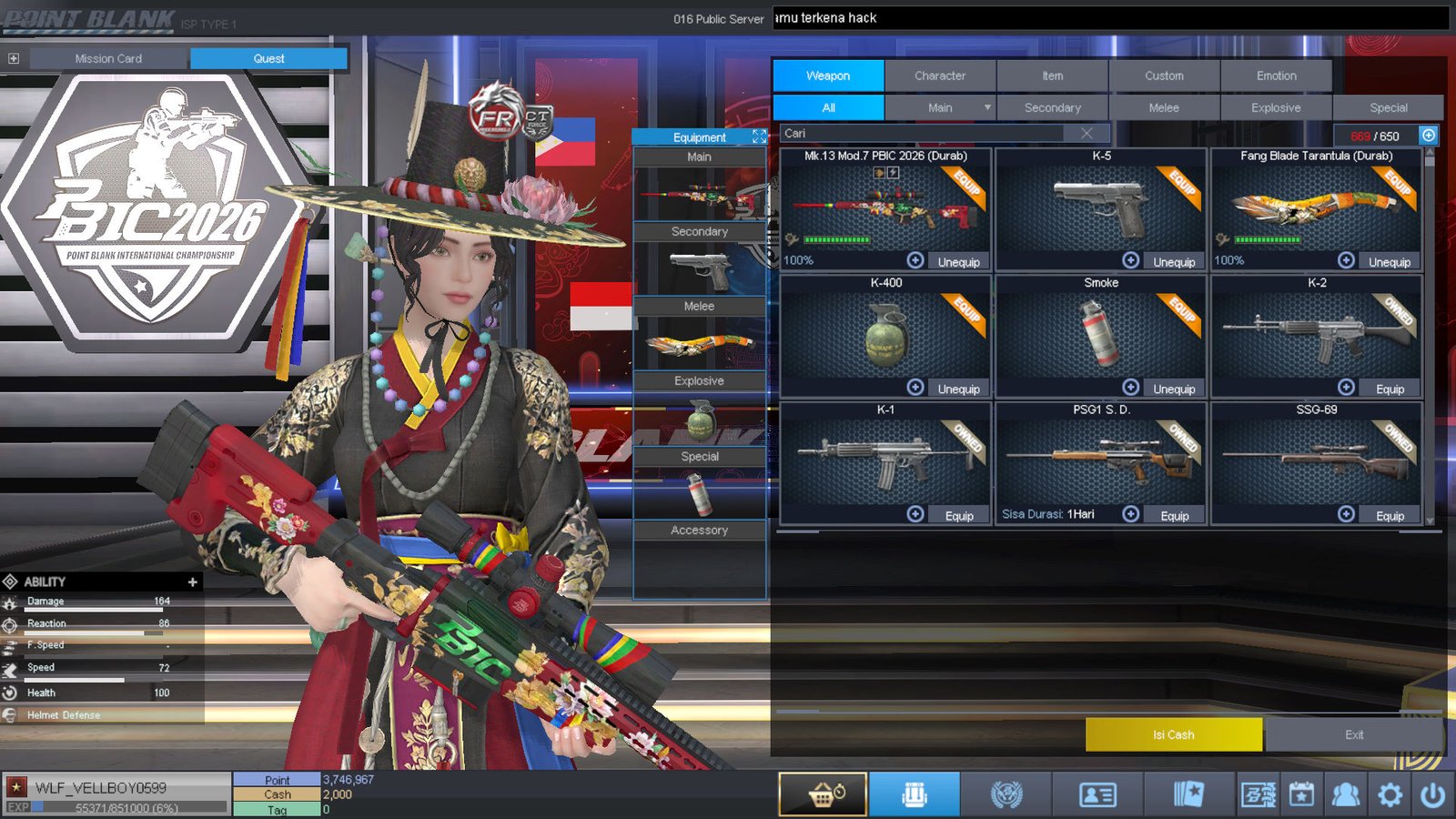
Task: Click the Exit button
Action: pos(1353,734)
